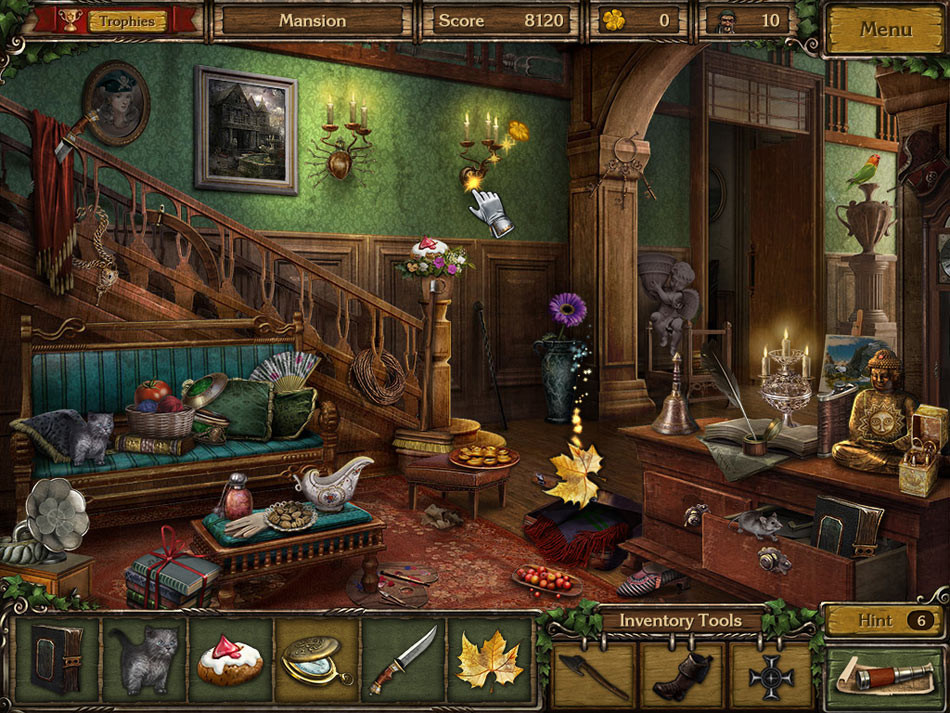The image size is (950, 713).
Task: Select the gray kitten item slot
Action: [x=144, y=659]
